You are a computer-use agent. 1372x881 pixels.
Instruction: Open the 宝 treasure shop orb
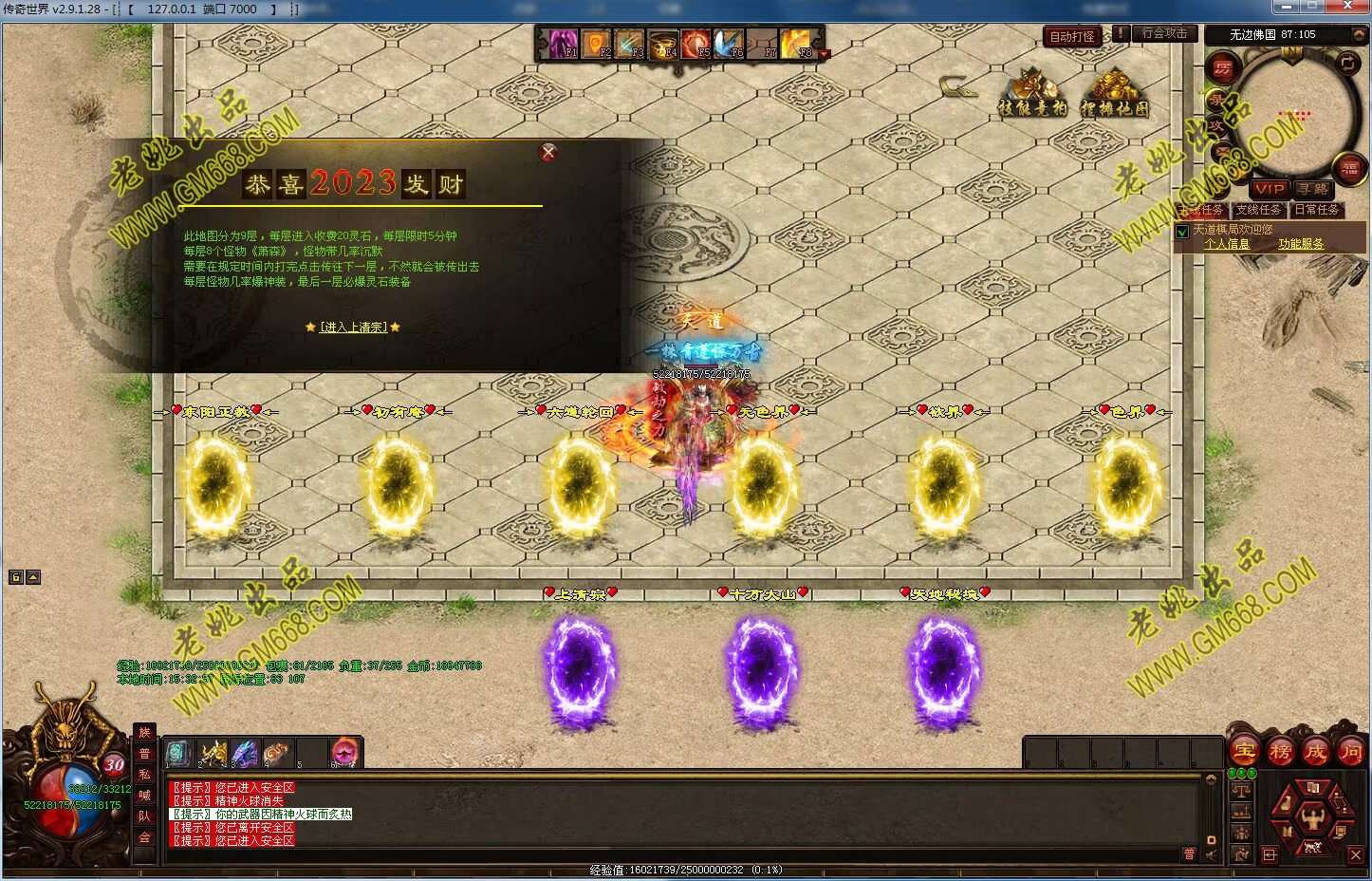tap(1244, 752)
